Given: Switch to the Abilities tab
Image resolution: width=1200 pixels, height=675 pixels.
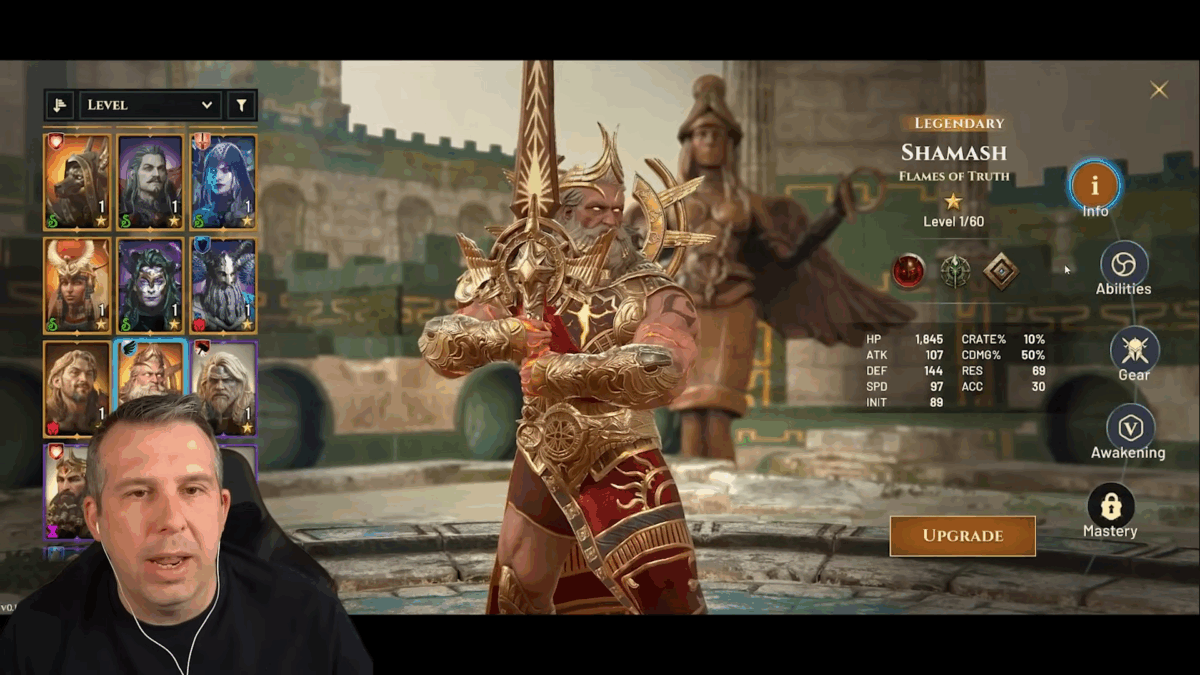Looking at the screenshot, I should (1124, 264).
